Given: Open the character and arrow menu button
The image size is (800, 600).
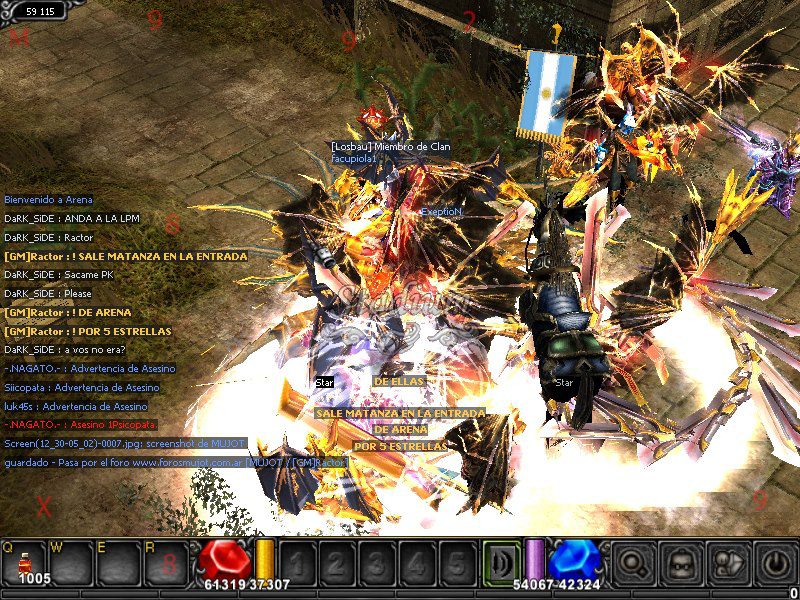Looking at the screenshot, I should tap(728, 564).
